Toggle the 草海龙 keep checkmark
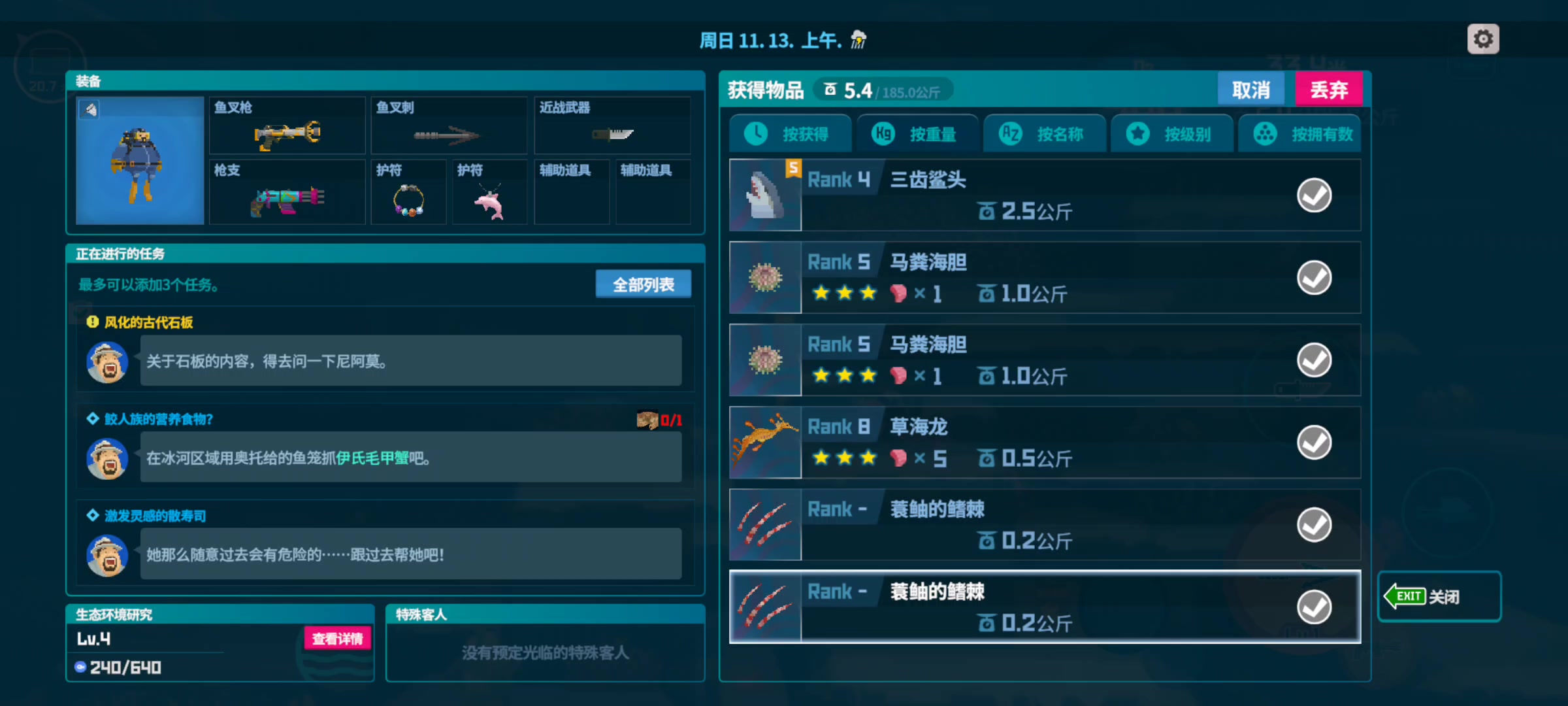 pos(1314,442)
